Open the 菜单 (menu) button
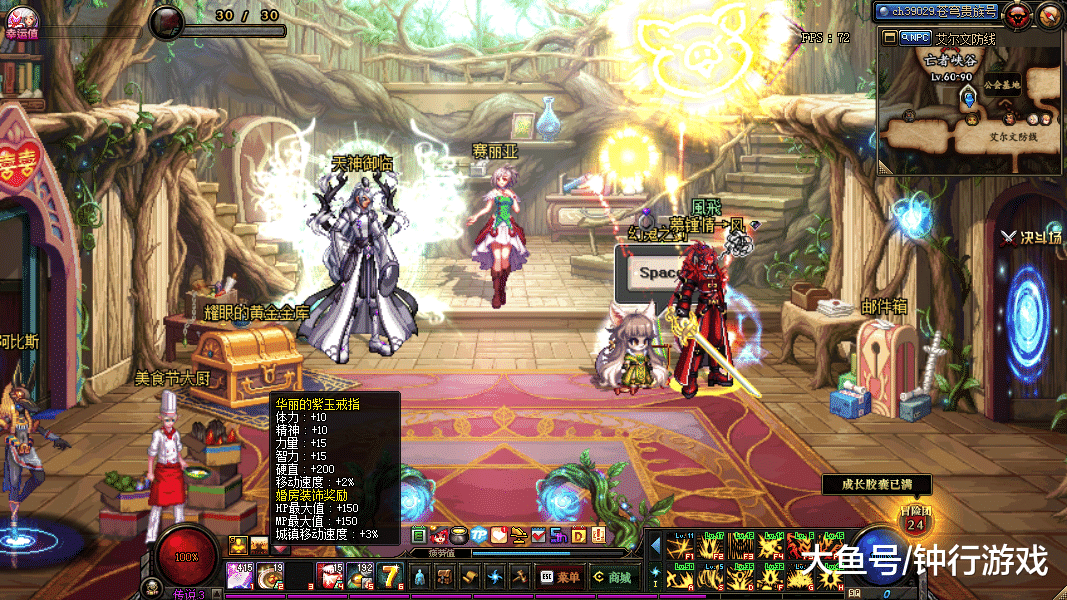This screenshot has height=600, width=1067. coord(560,577)
